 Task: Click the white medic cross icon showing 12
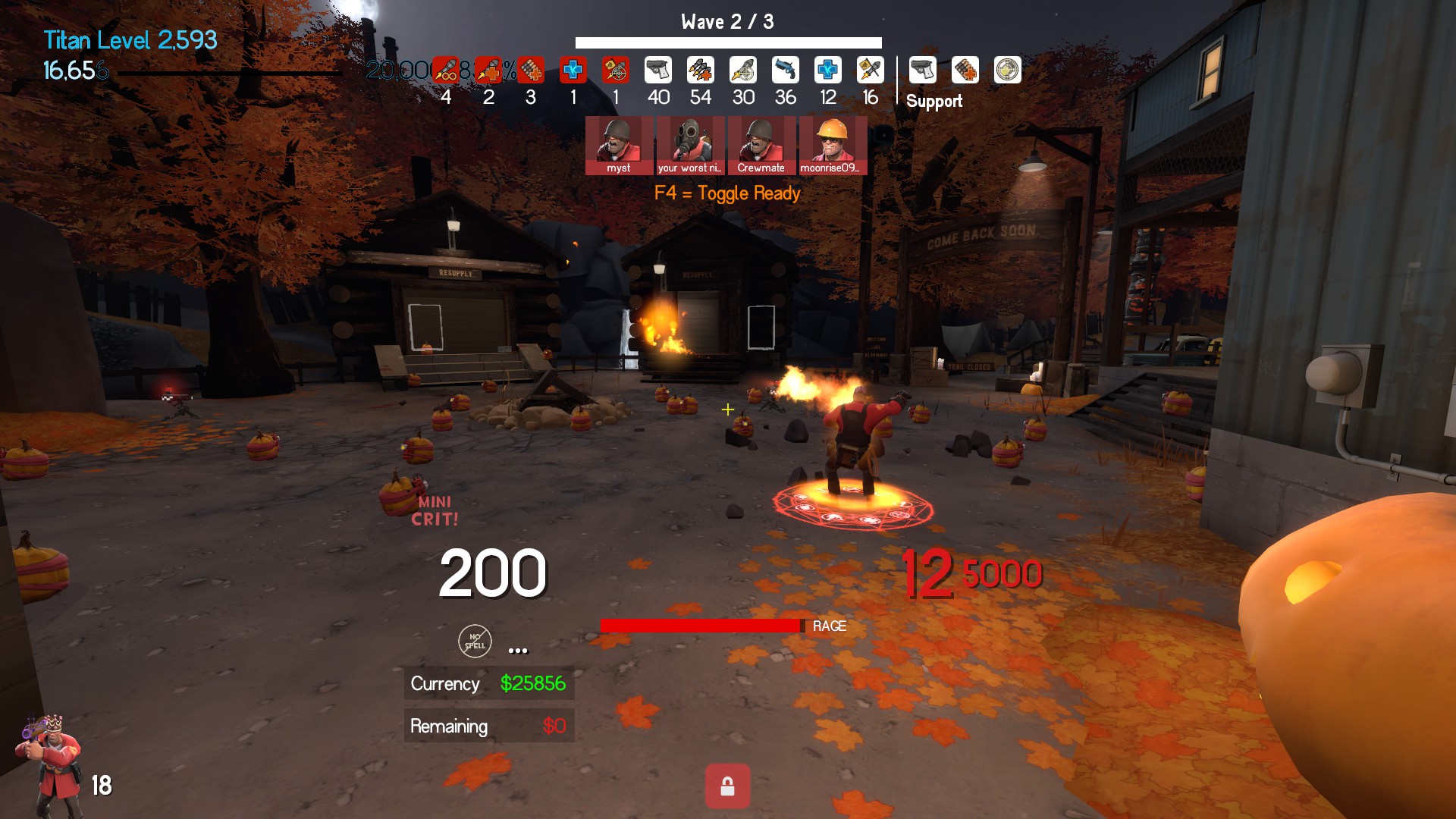pos(827,71)
